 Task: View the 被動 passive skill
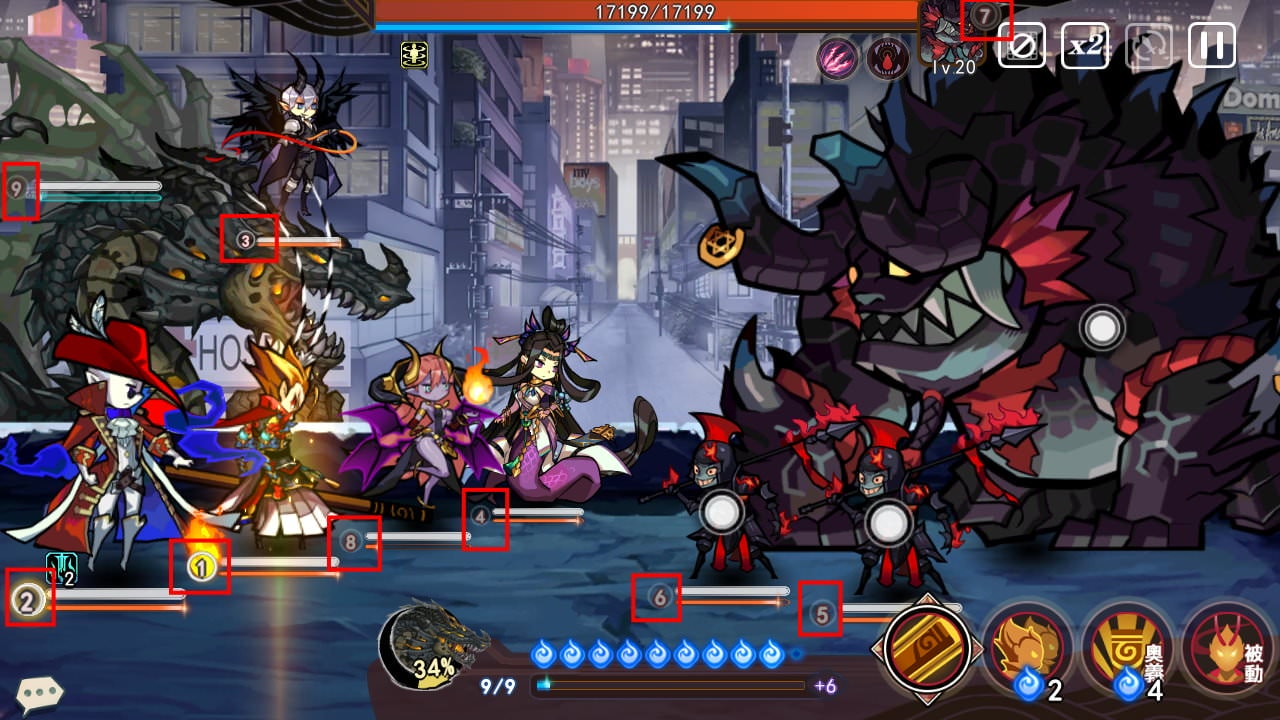(1227, 647)
